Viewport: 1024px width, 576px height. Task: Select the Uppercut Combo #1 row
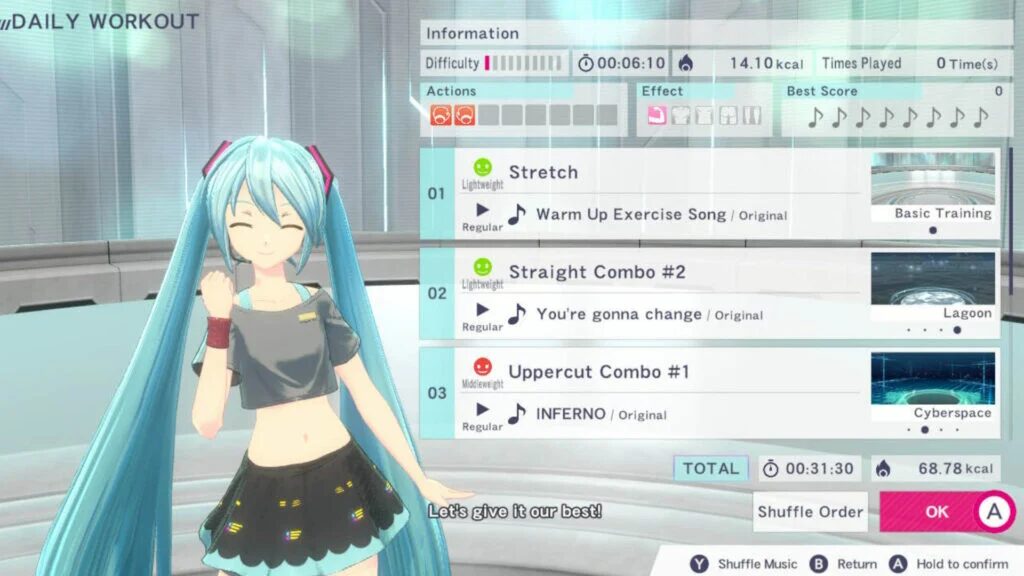[660, 373]
